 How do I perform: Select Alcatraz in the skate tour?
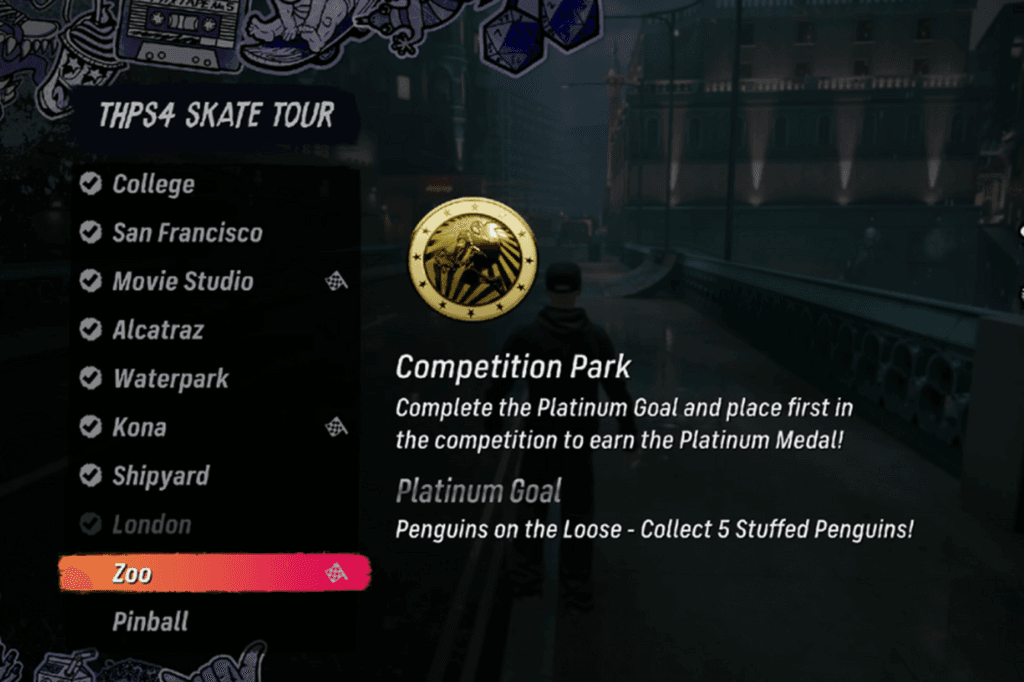point(158,330)
